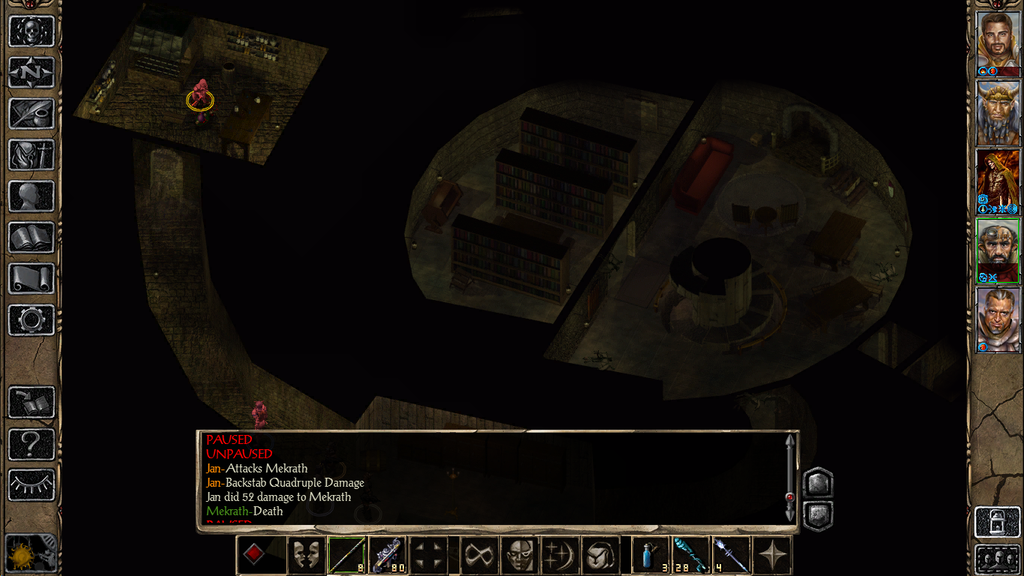1024x576 pixels.
Task: Select the horned-helmet dwarf portrait
Action: (x=998, y=112)
